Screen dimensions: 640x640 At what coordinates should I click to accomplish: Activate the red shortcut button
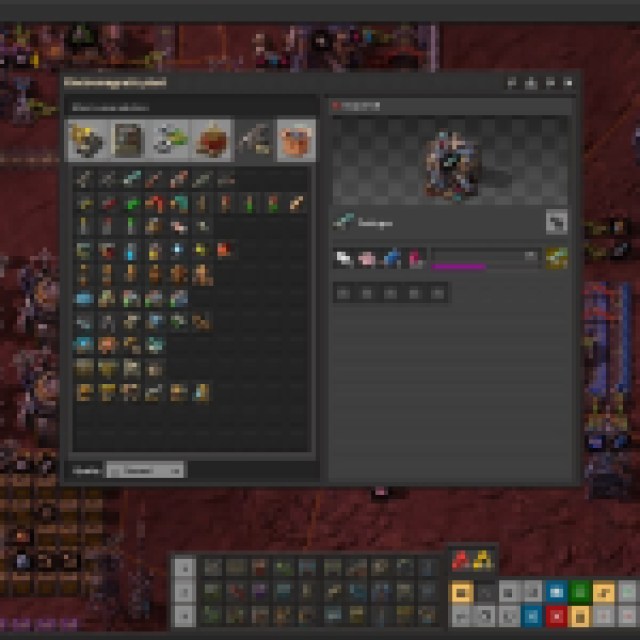pos(555,616)
